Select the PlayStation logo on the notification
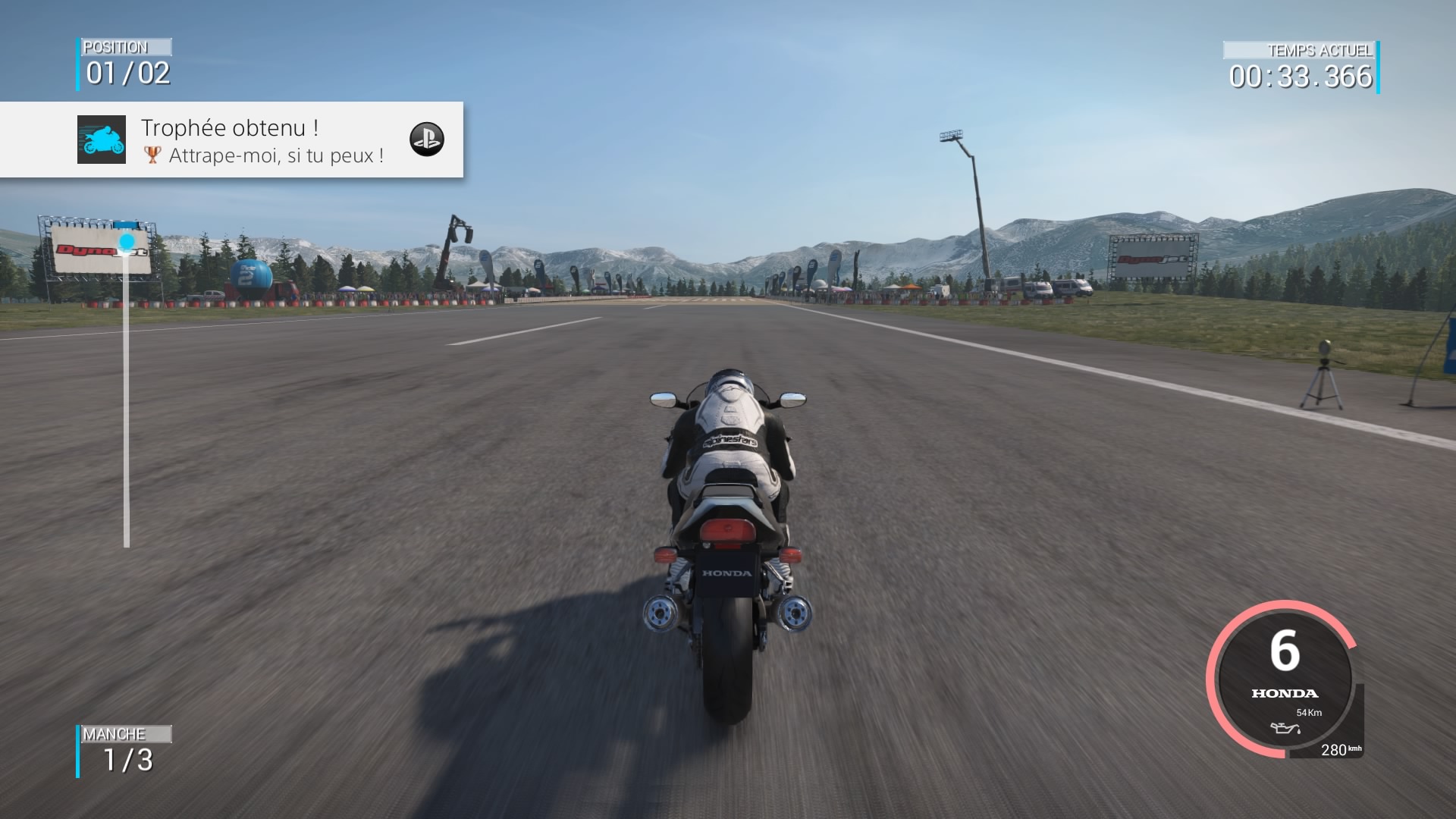The width and height of the screenshot is (1456, 819). tap(426, 140)
